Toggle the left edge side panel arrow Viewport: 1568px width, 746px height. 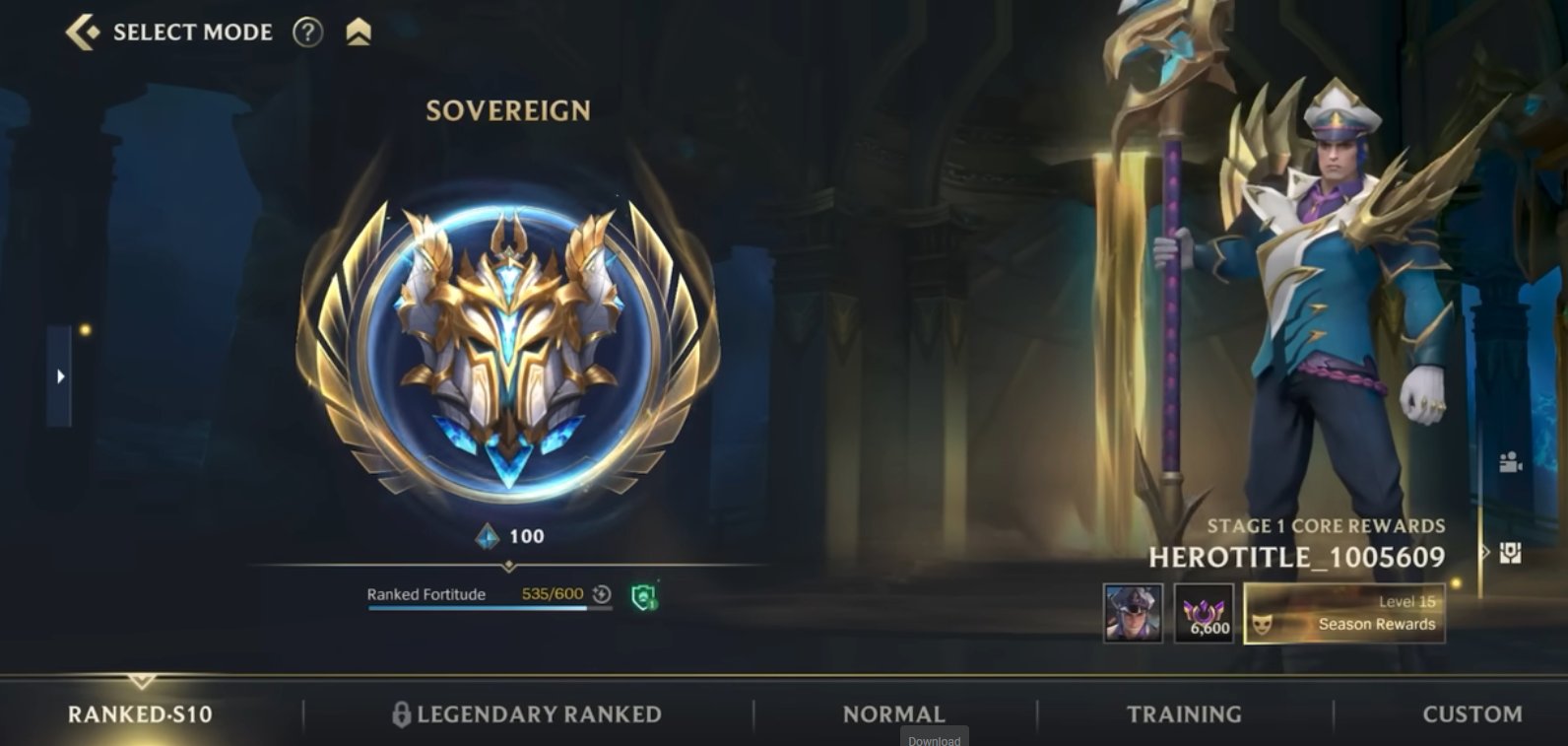(60, 376)
